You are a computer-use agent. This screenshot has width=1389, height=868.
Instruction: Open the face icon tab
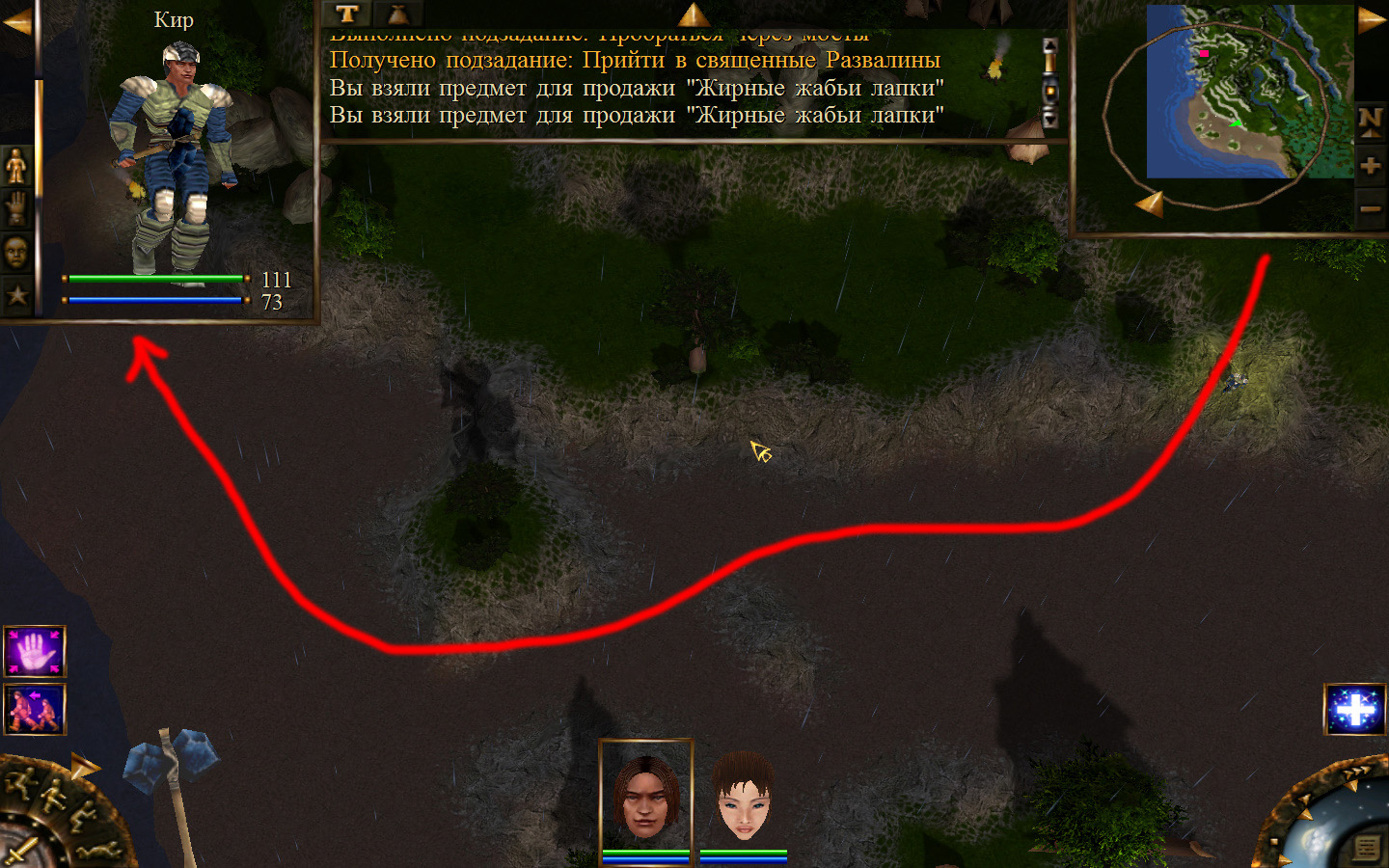pyautogui.click(x=16, y=253)
